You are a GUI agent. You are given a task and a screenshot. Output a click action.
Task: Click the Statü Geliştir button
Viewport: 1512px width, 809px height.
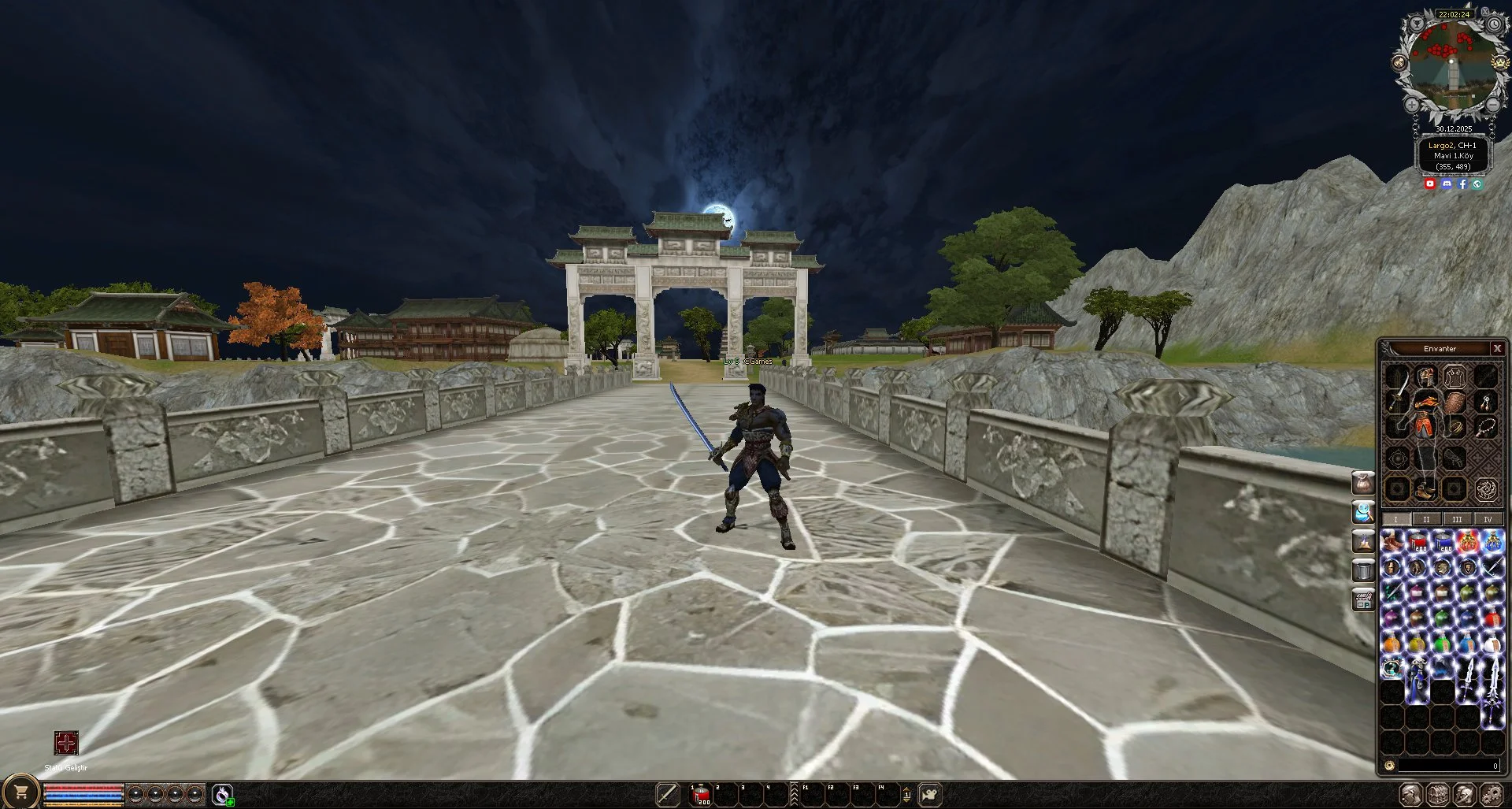pos(67,744)
